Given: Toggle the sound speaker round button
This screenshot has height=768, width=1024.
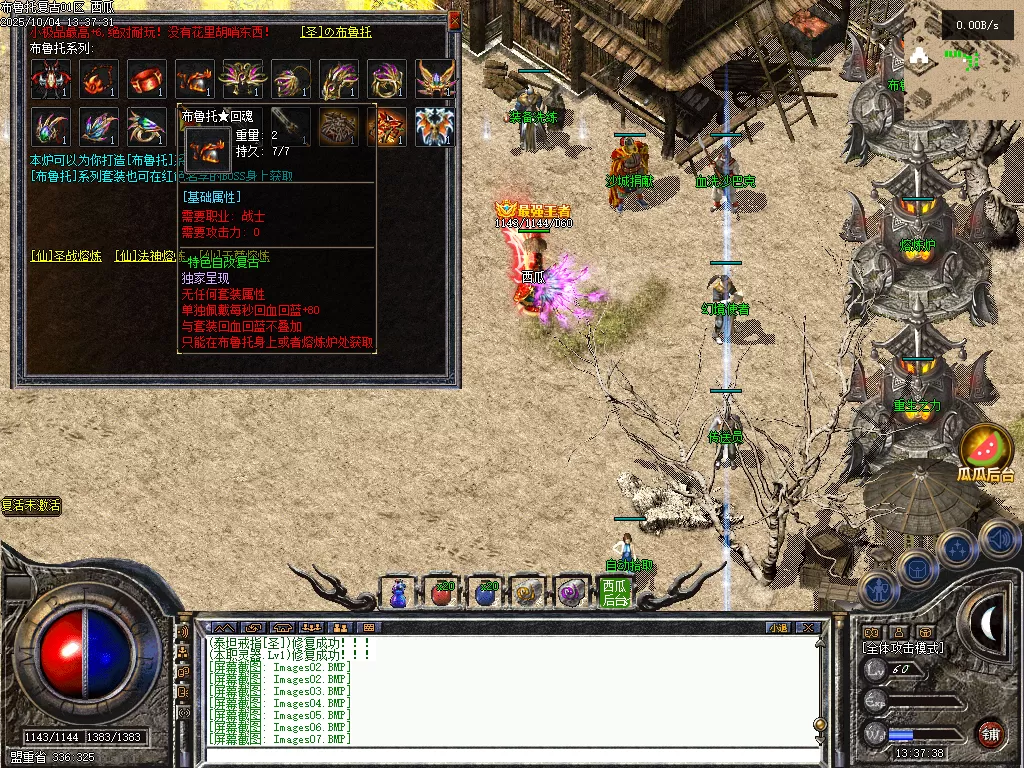Looking at the screenshot, I should (x=999, y=540).
